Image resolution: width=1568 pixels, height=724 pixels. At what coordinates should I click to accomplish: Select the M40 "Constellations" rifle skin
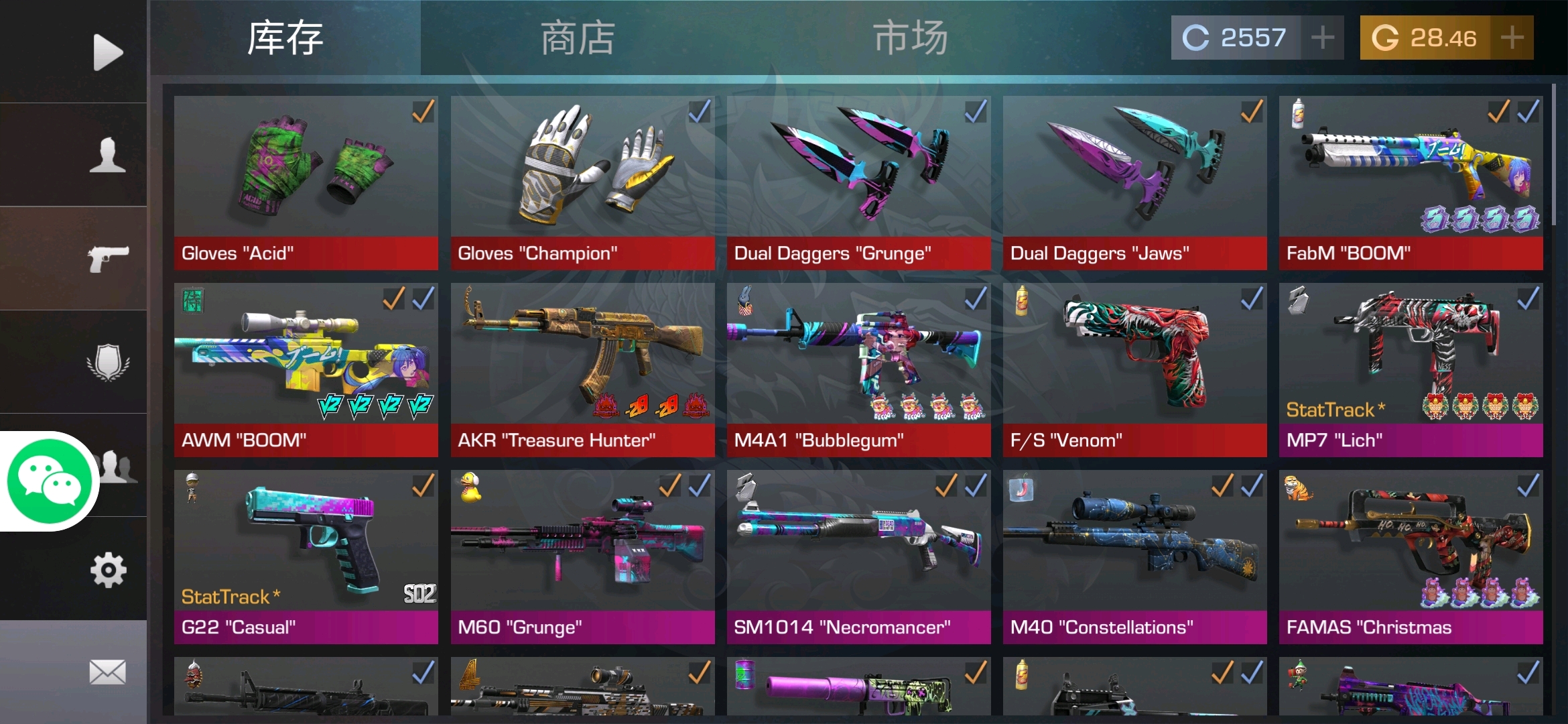click(x=1134, y=556)
